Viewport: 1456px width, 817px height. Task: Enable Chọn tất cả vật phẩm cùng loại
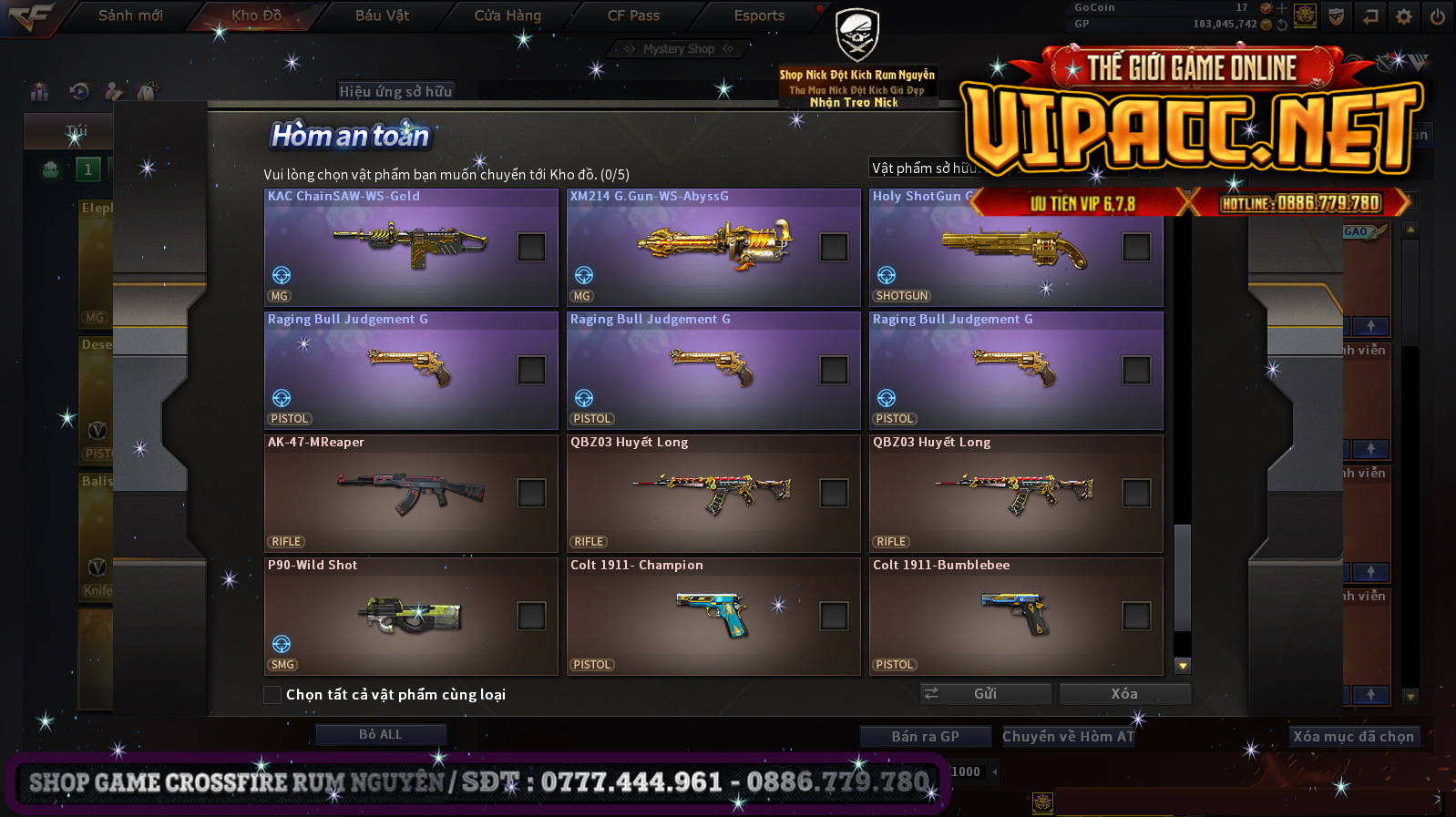pyautogui.click(x=272, y=695)
